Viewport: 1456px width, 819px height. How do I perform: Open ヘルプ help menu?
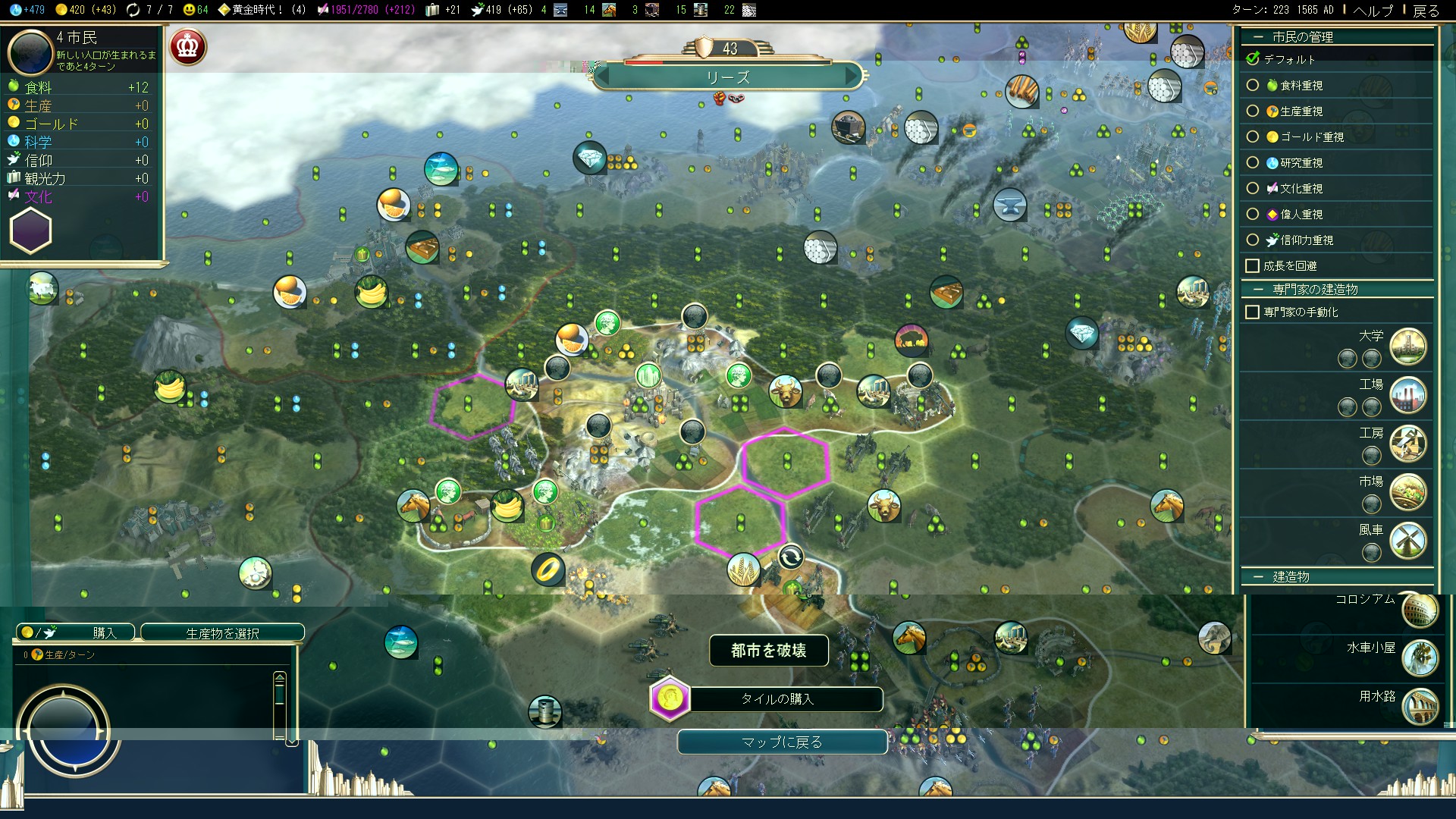click(x=1373, y=10)
